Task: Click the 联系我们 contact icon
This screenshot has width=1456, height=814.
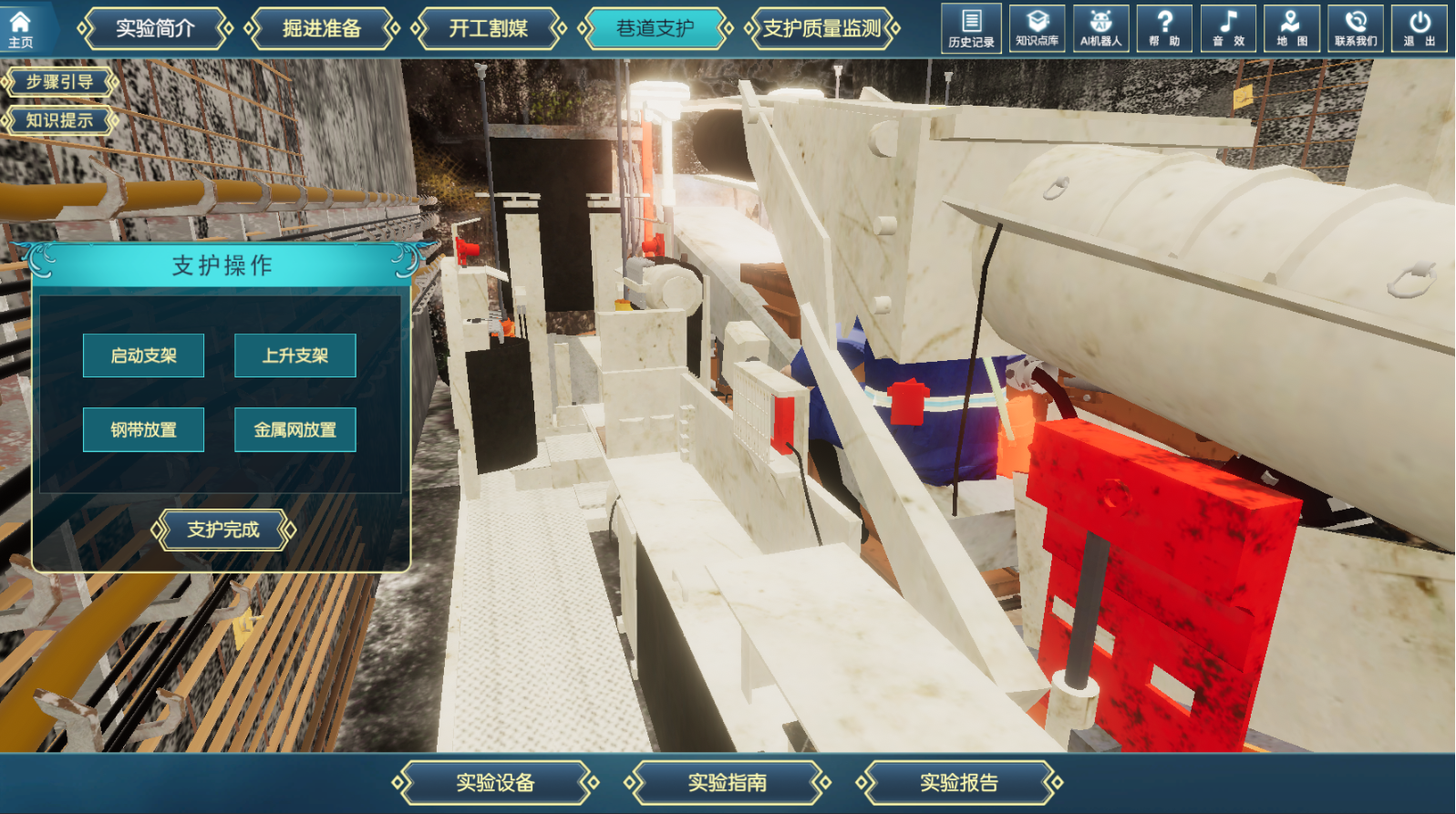Action: coord(1356,28)
